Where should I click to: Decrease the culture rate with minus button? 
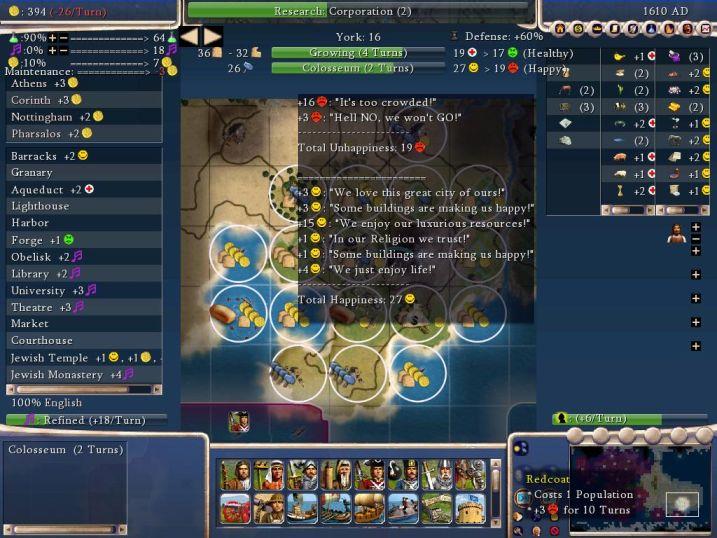click(x=63, y=50)
